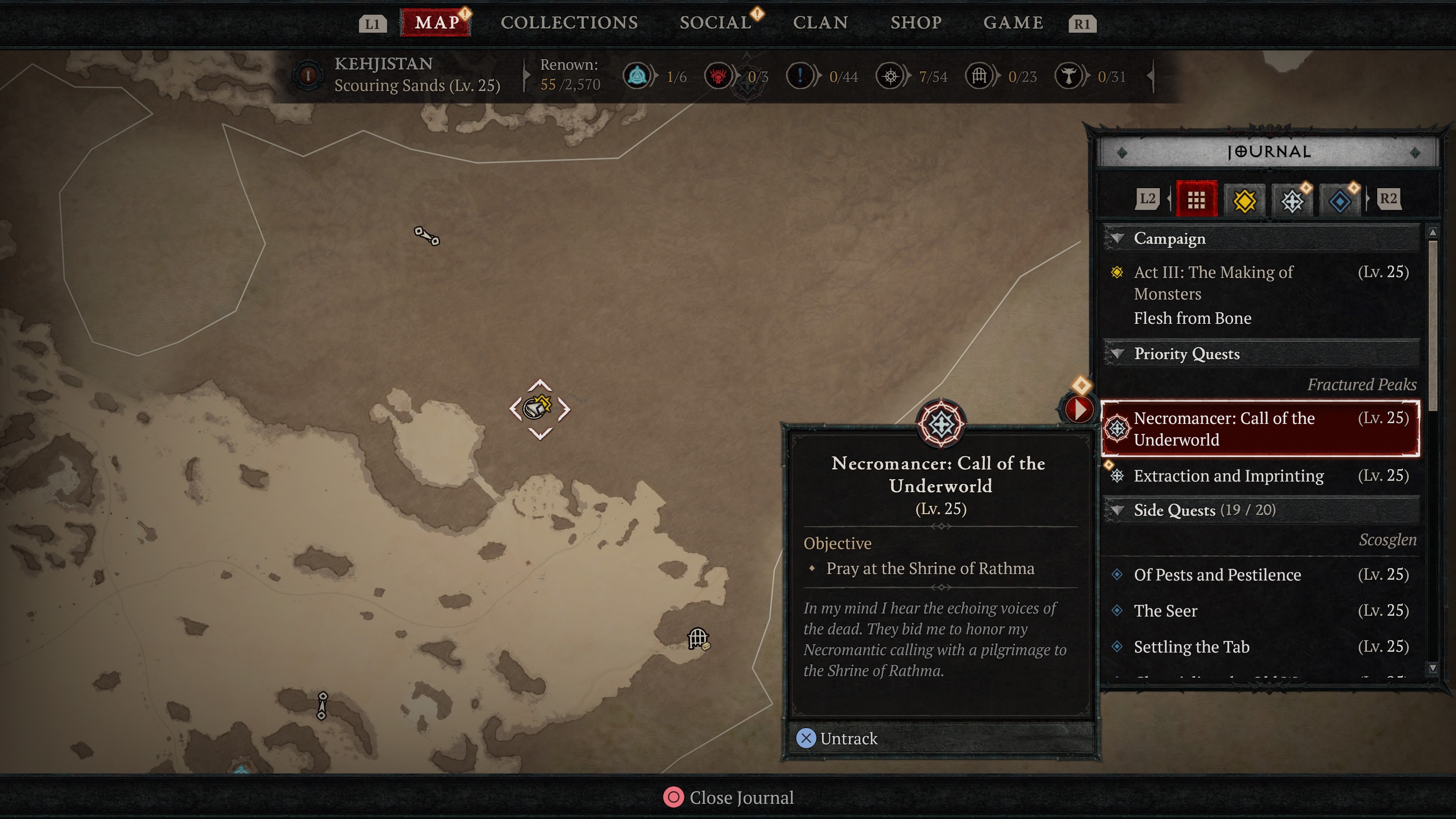
Task: Select the Map tab
Action: pyautogui.click(x=436, y=23)
